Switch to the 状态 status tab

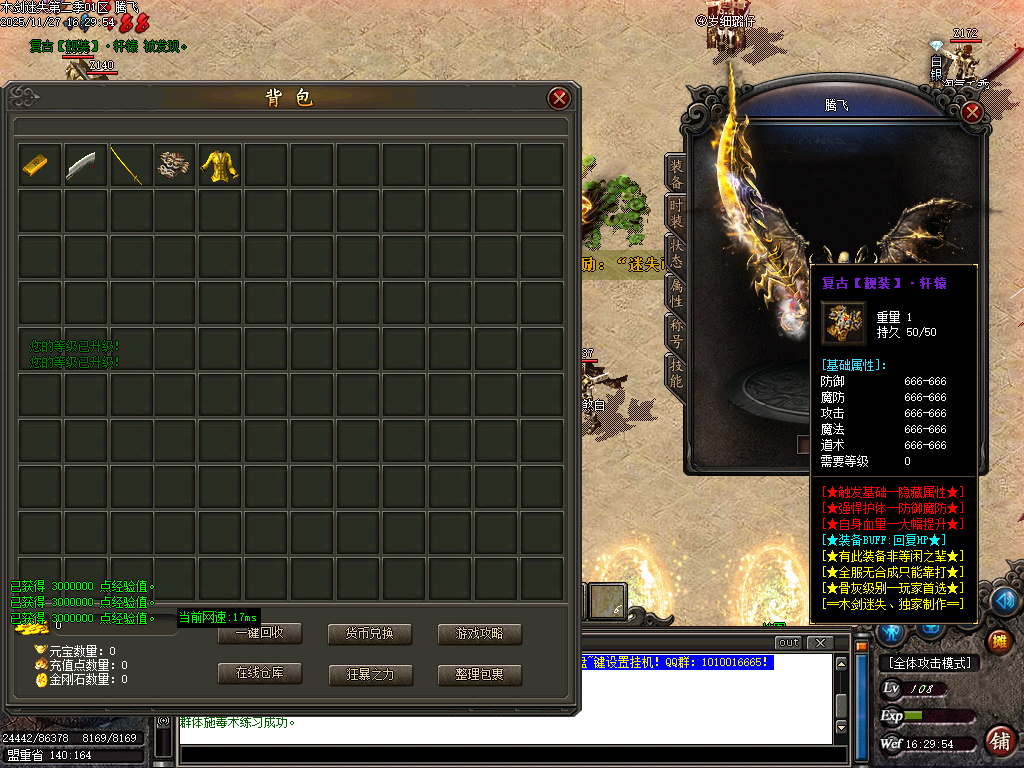[x=677, y=252]
